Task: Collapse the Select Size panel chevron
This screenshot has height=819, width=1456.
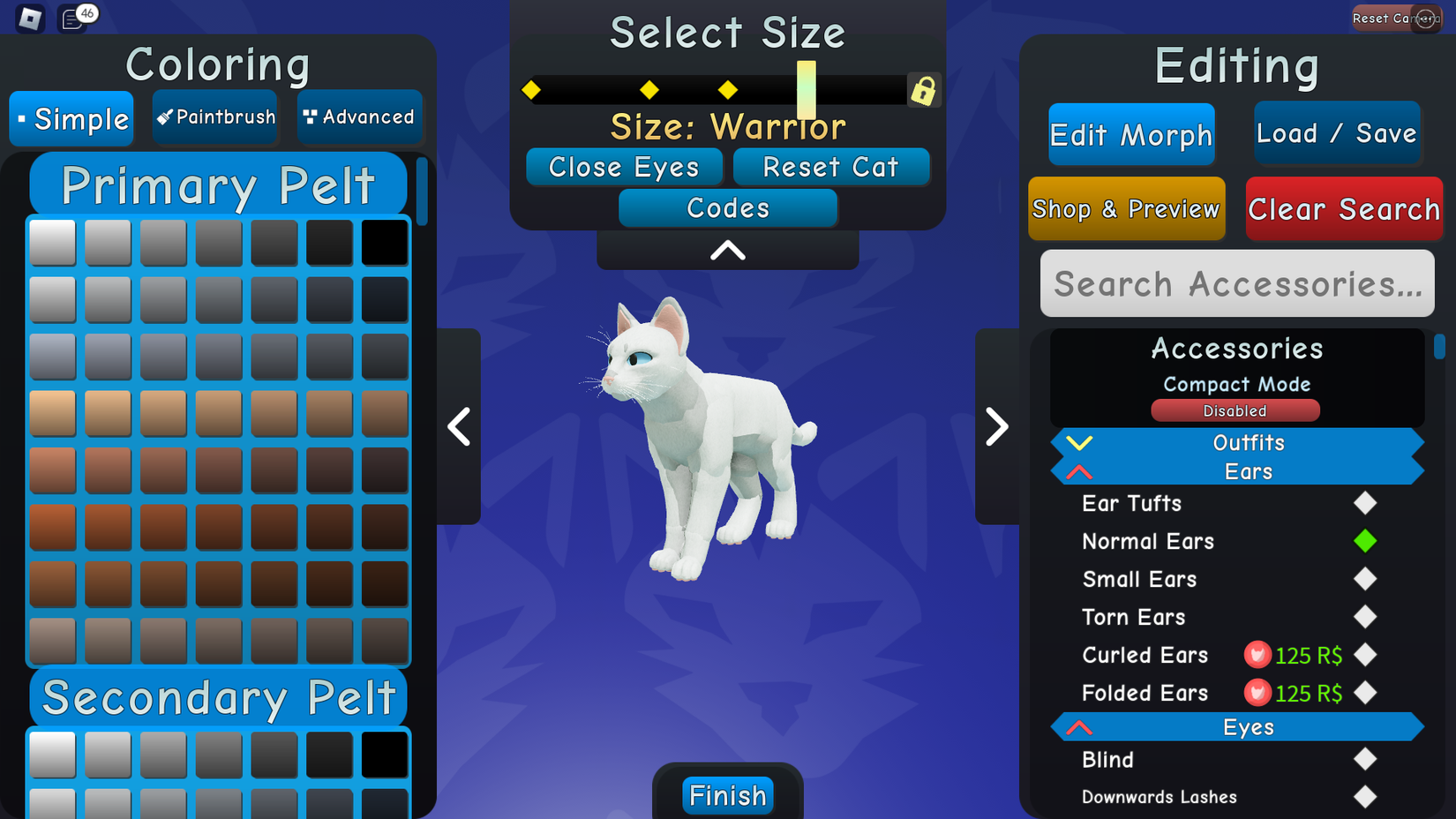Action: [726, 251]
